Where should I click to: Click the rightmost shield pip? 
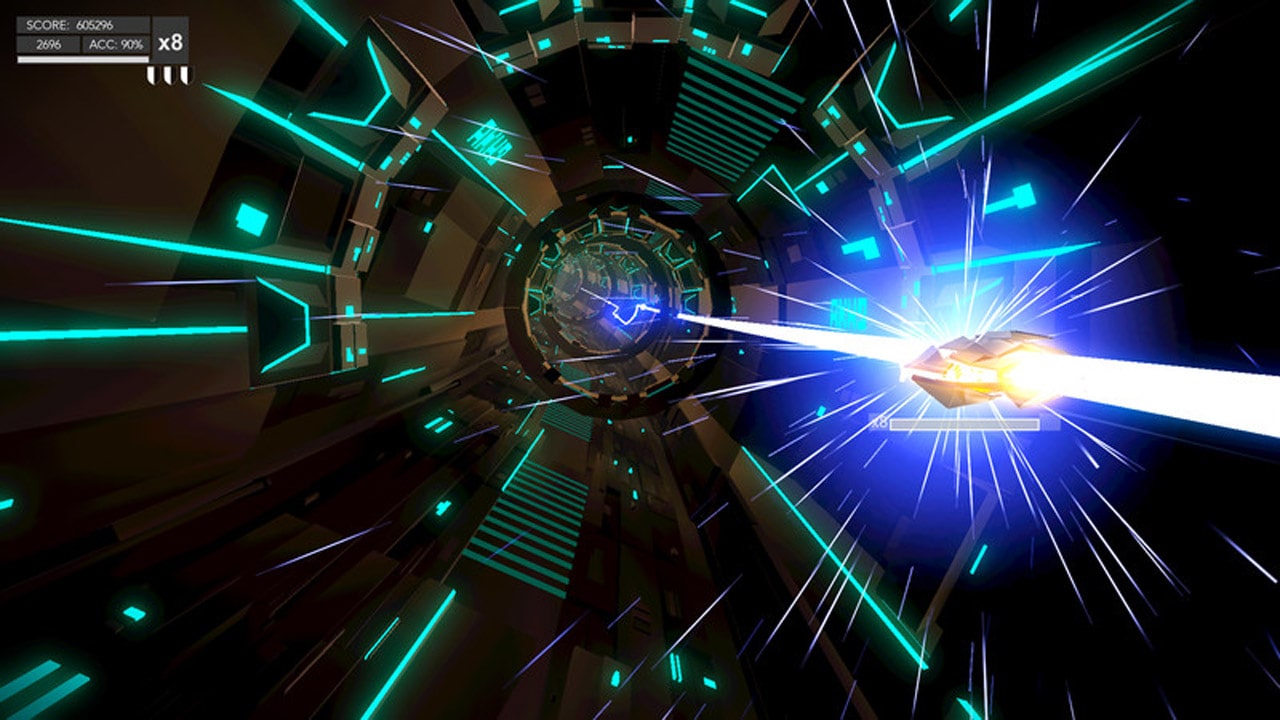coord(186,73)
